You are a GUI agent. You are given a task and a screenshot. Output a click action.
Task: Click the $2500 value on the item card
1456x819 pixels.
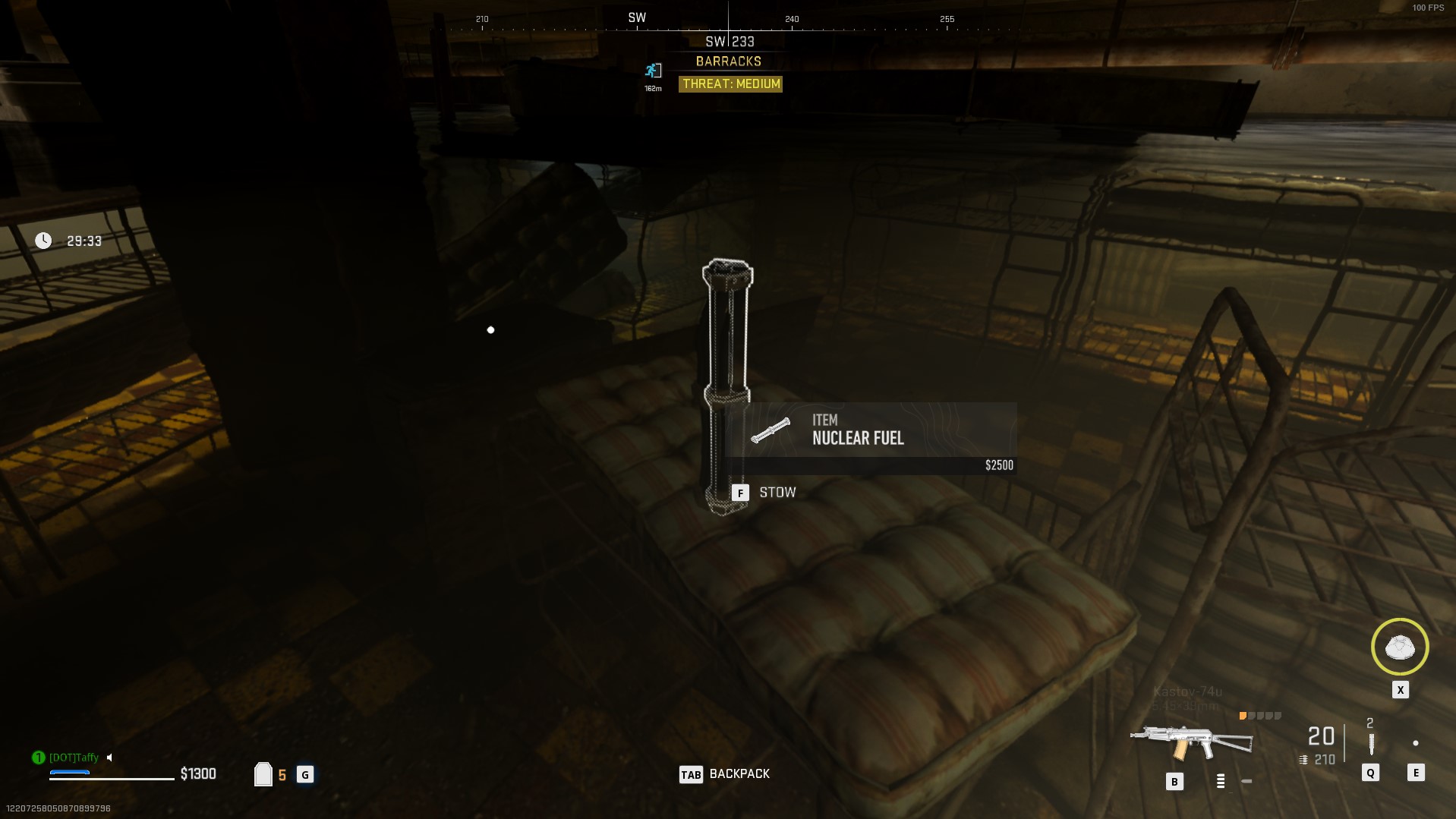point(998,465)
